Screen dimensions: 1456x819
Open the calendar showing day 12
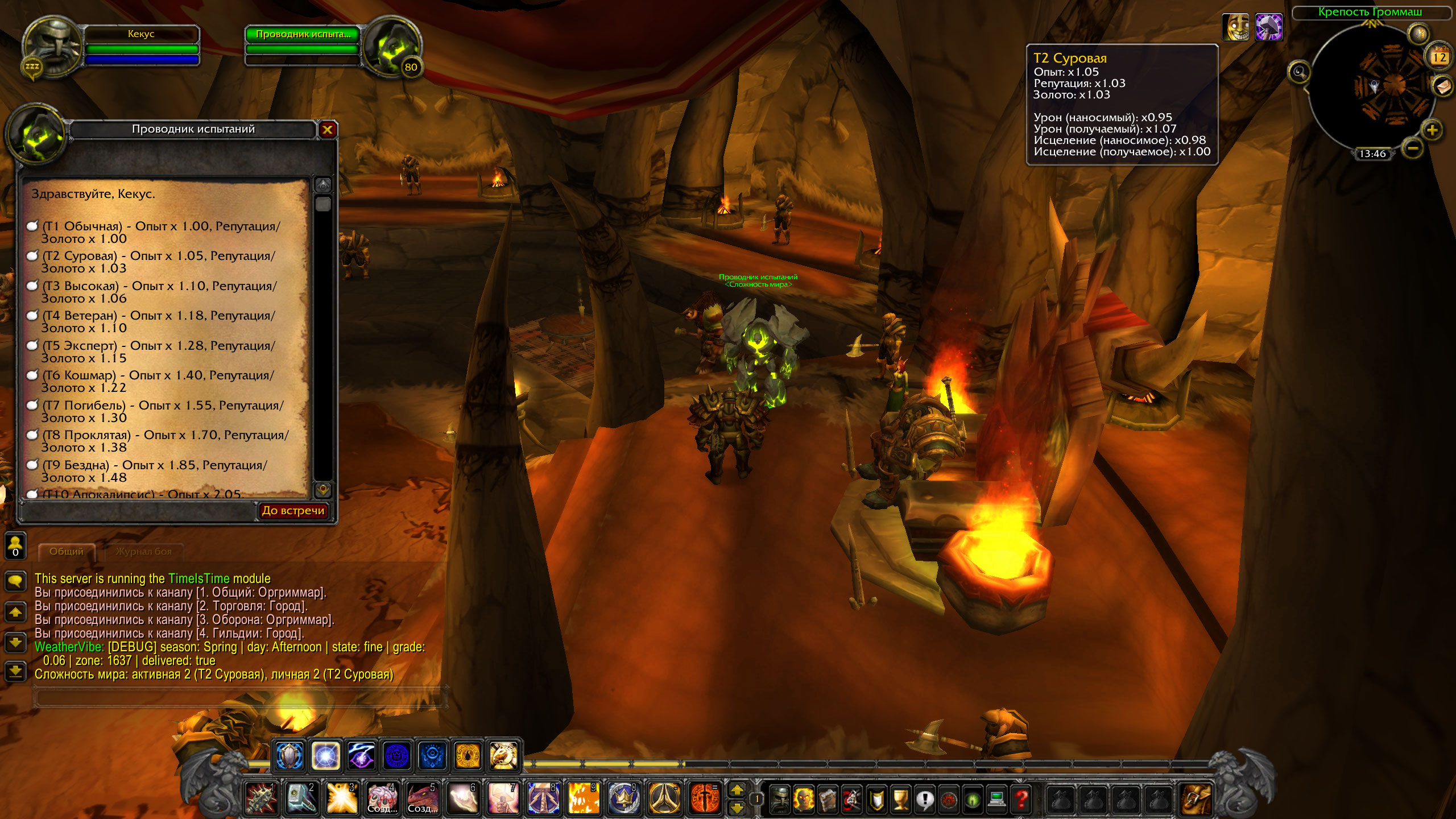pos(1439,56)
